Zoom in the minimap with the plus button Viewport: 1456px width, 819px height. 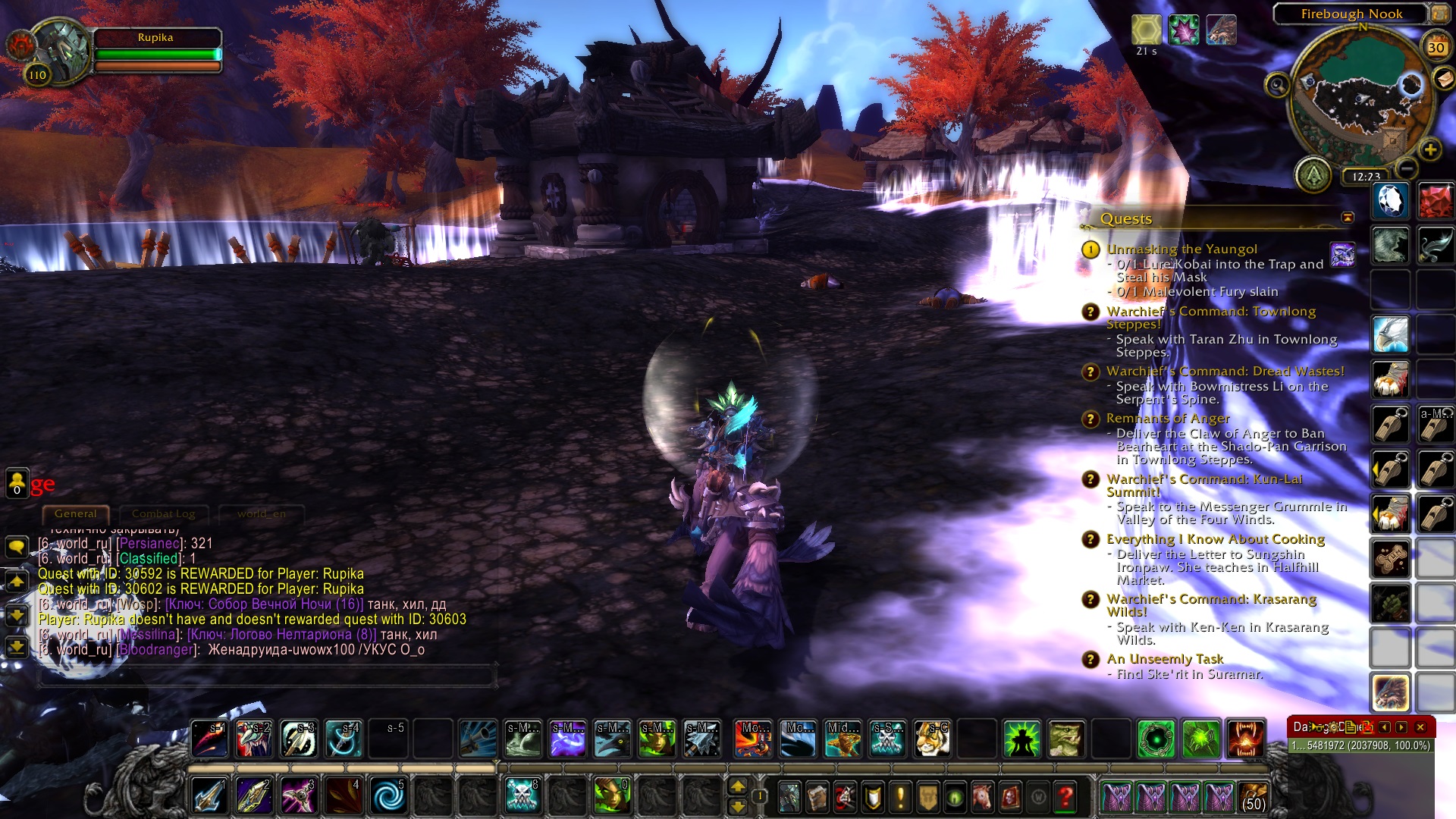pos(1430,149)
